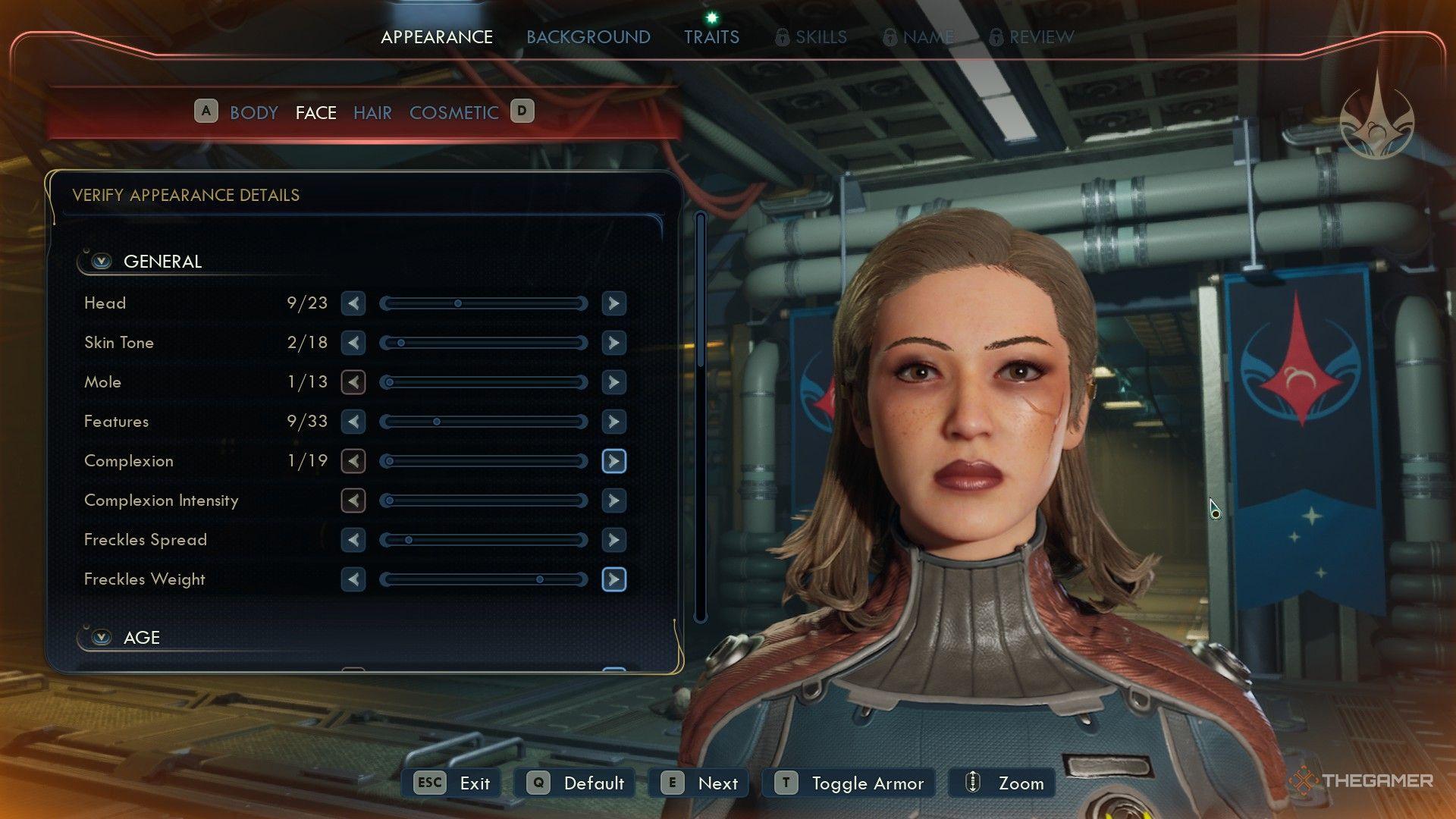Toggle Armor on the character preview
The width and height of the screenshot is (1456, 819).
pos(848,783)
